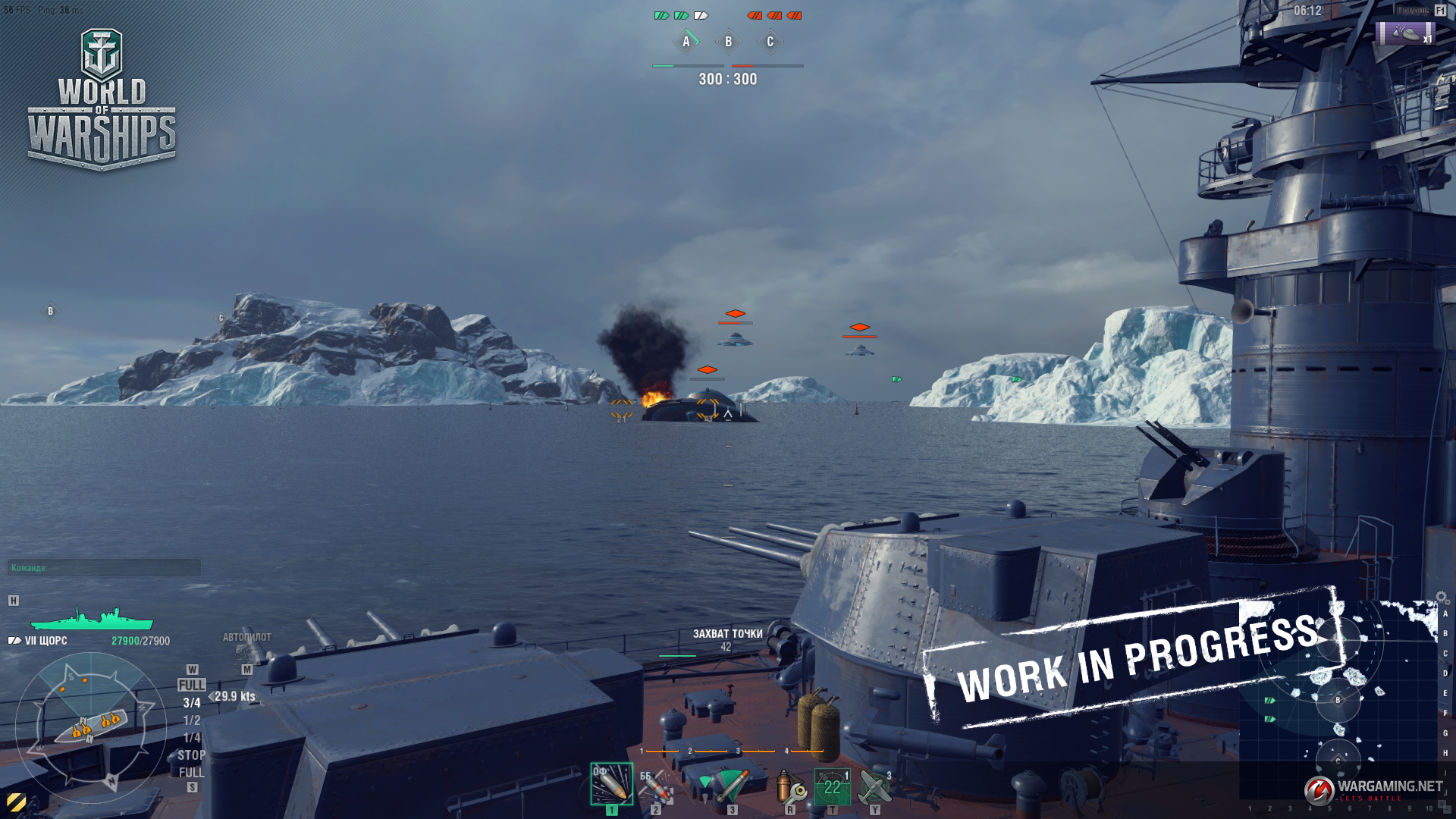
Task: Click the yellow-black striped alert icon
Action: pyautogui.click(x=16, y=802)
